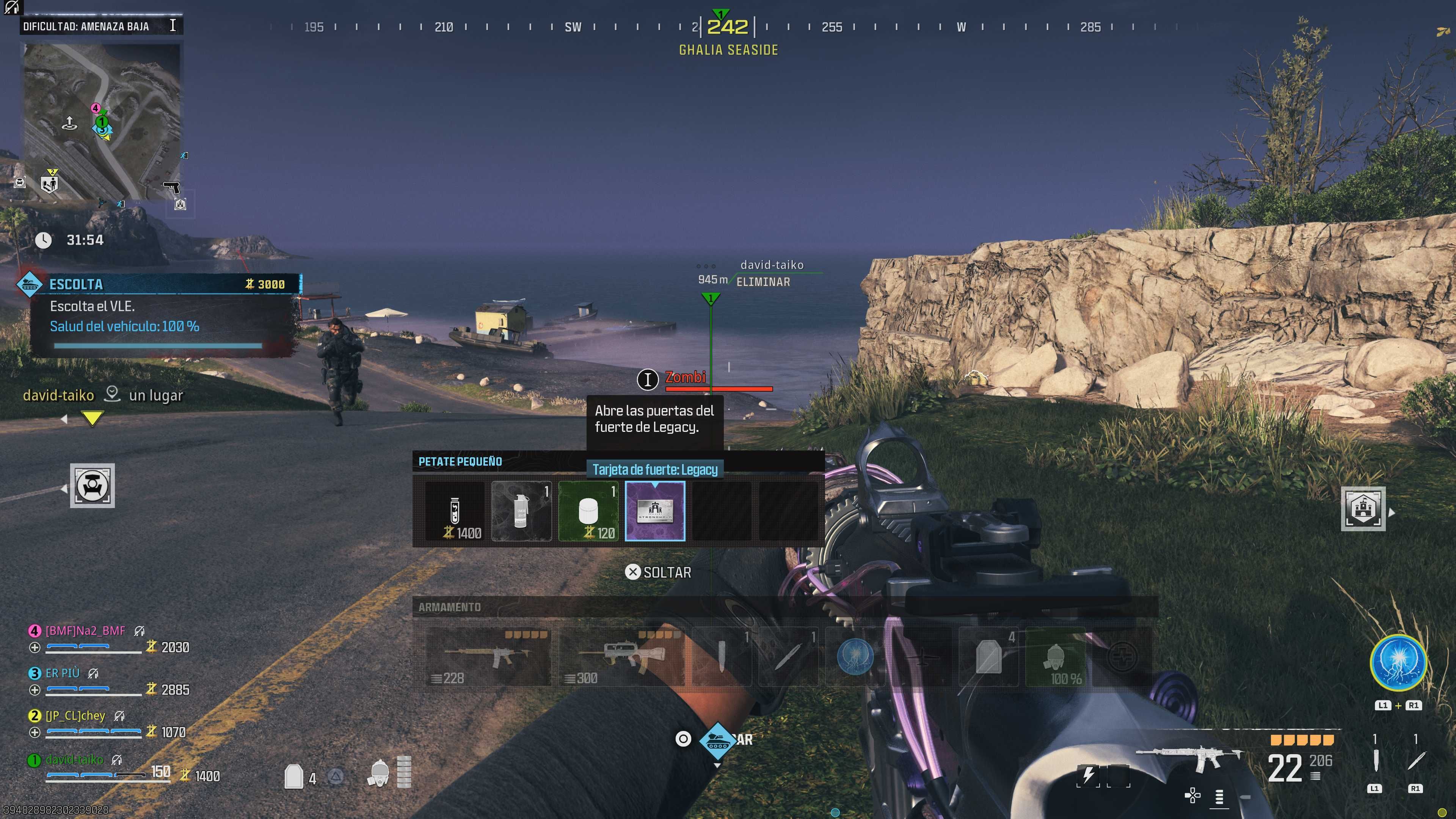Viewport: 1456px width, 819px height.
Task: Click the stronghold castle icon on right edge
Action: (1363, 509)
